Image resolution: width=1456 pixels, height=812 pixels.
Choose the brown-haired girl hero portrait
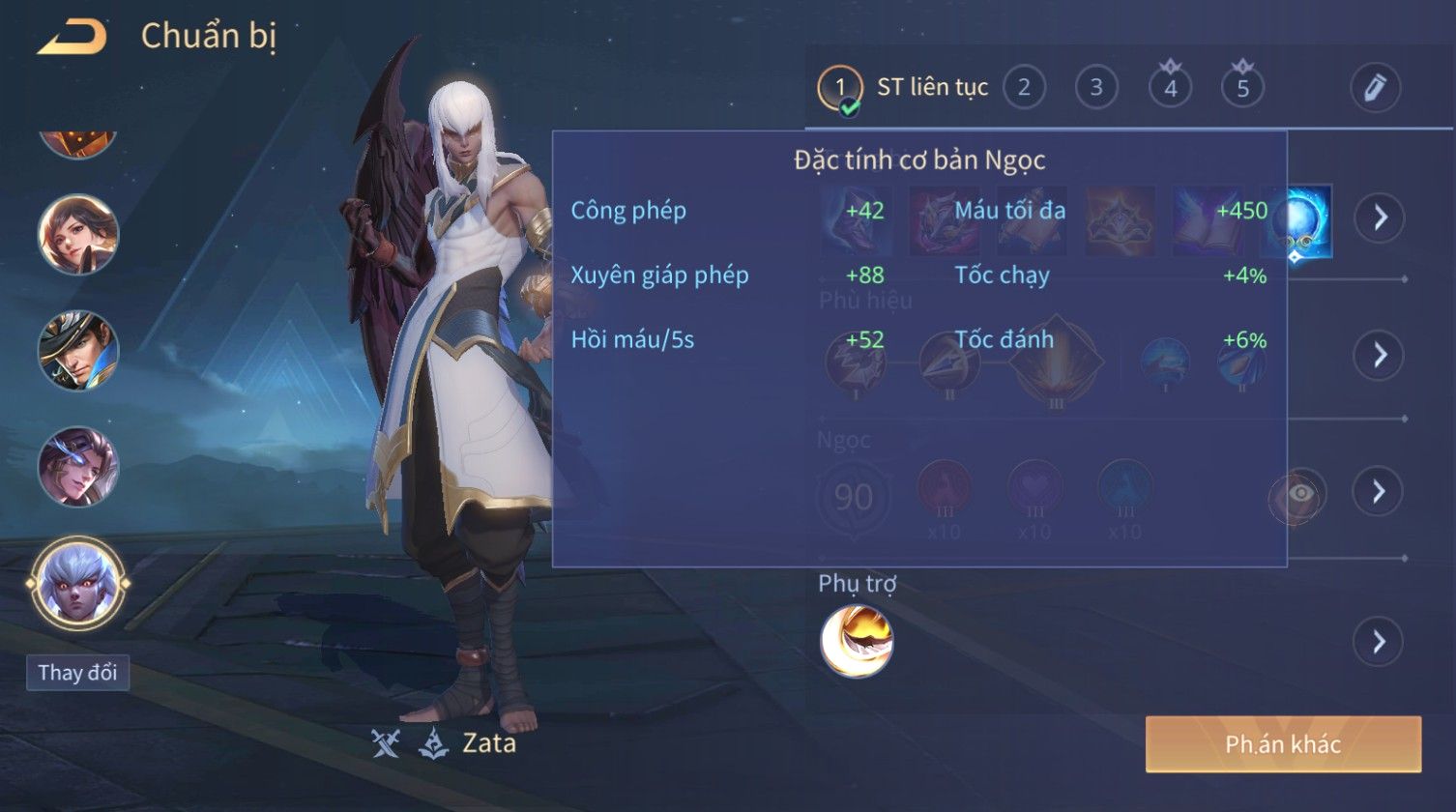pos(77,234)
